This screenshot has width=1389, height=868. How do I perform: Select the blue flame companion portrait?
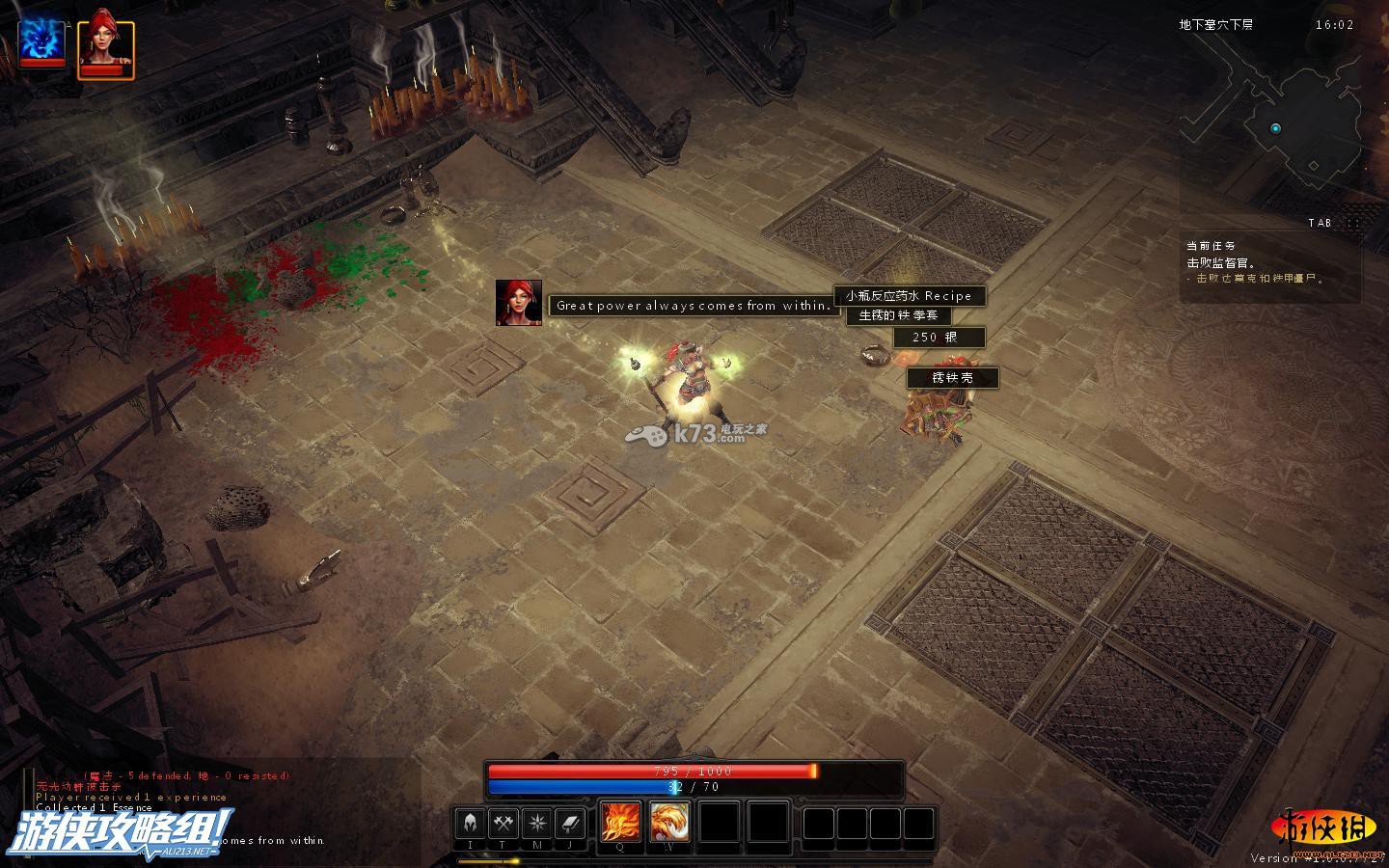tap(41, 41)
